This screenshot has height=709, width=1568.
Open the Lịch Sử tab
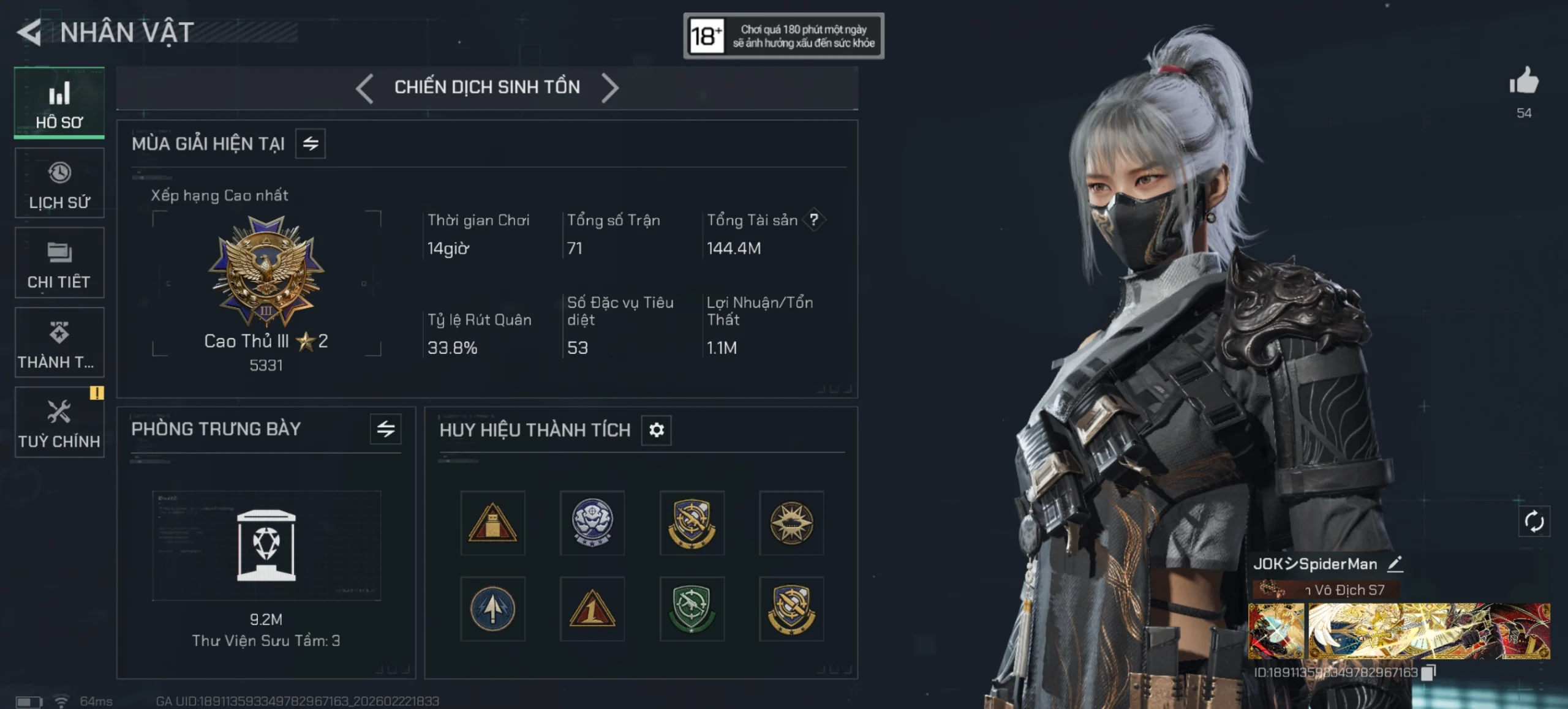59,183
